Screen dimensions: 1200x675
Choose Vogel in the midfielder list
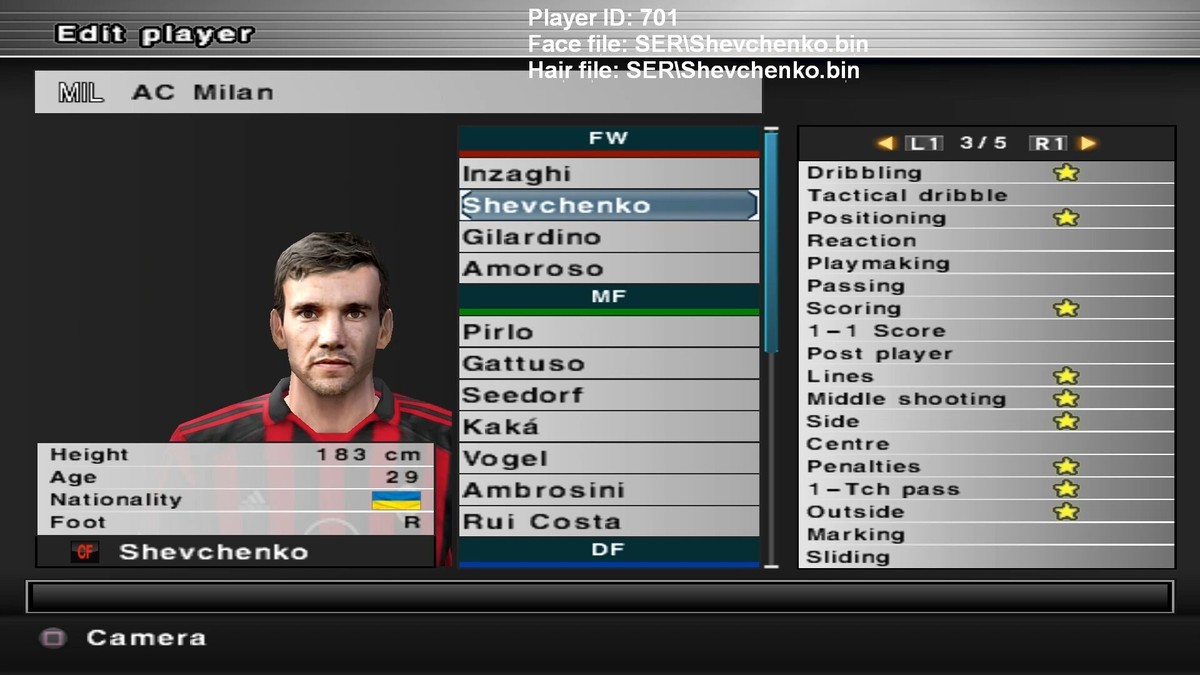pyautogui.click(x=608, y=459)
